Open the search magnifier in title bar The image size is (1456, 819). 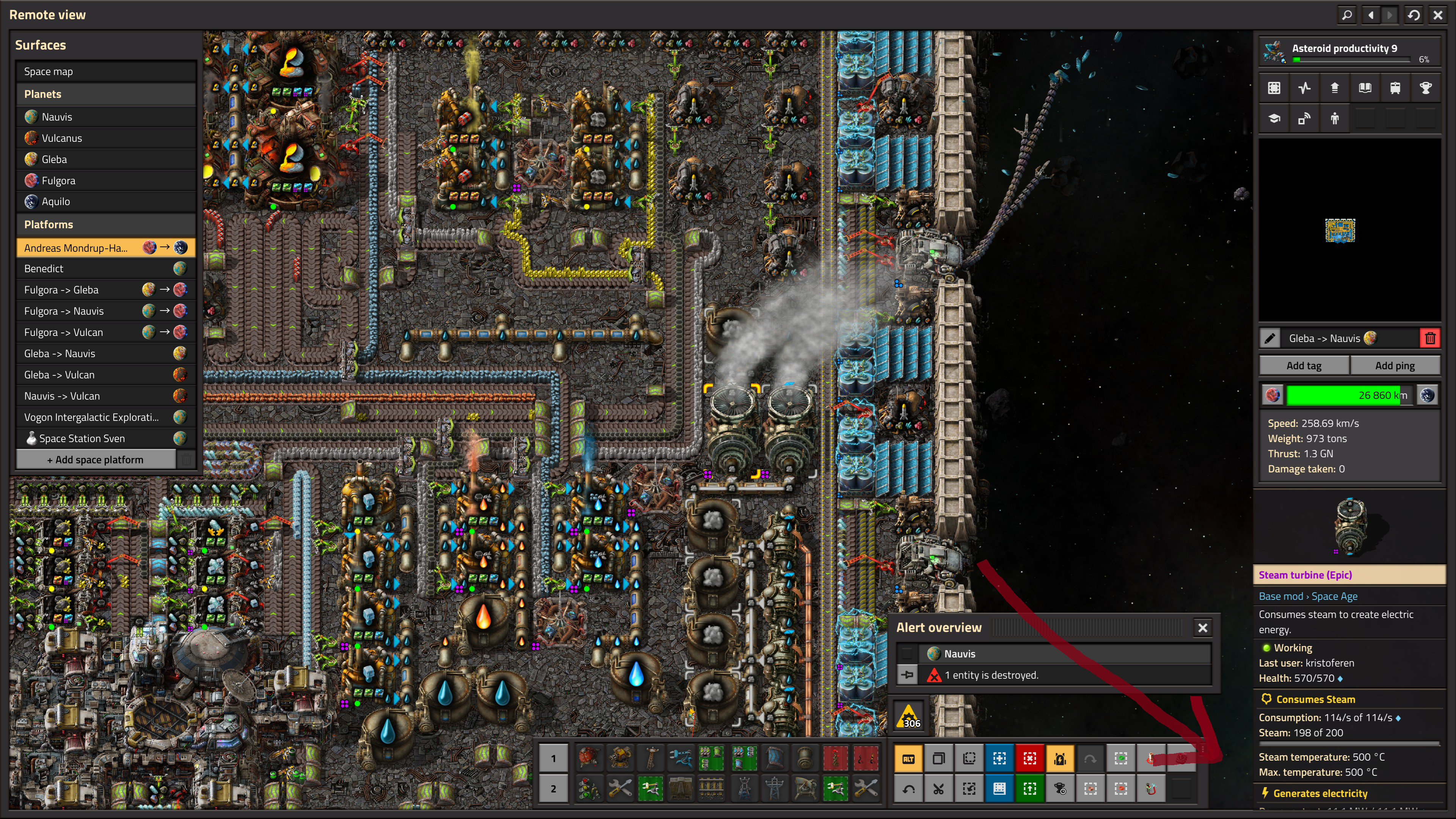pos(1347,15)
